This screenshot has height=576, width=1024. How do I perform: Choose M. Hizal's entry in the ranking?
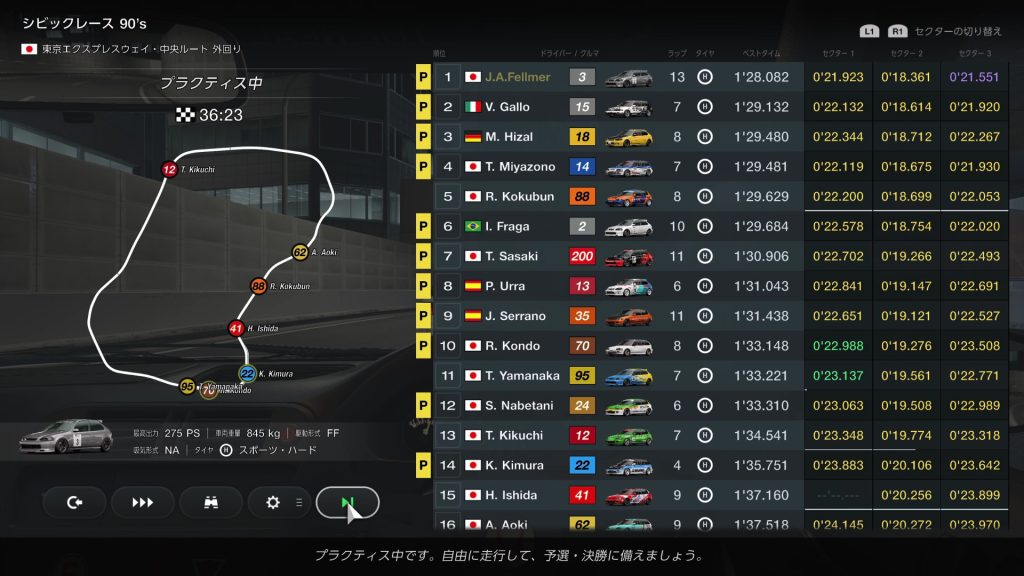(620, 137)
